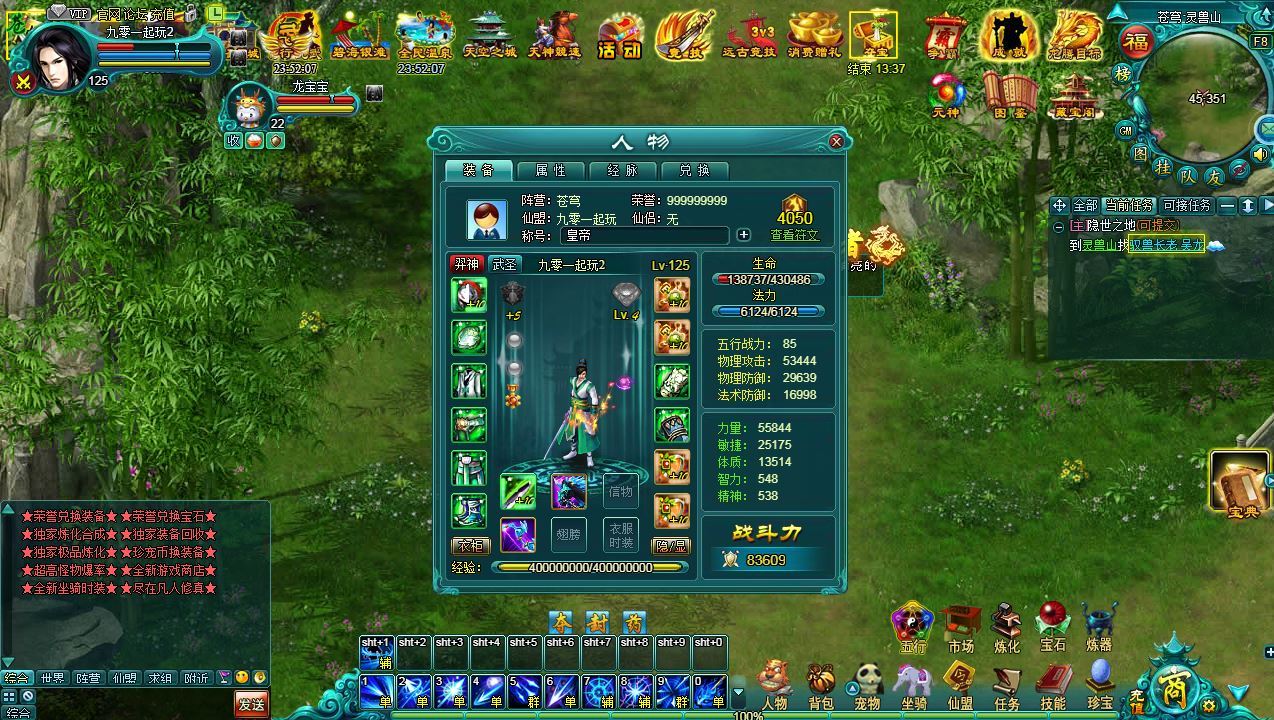Open the 背包 bag icon
This screenshot has width=1274, height=720.
tap(820, 683)
